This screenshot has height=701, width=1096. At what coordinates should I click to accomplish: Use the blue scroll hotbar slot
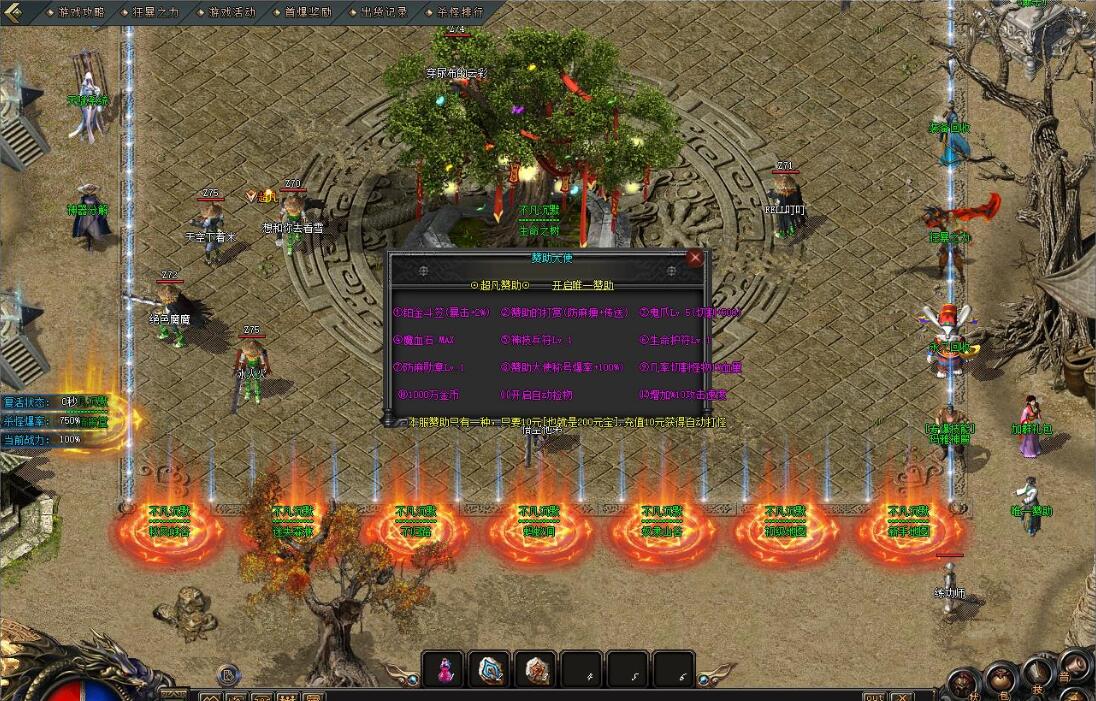pos(490,669)
